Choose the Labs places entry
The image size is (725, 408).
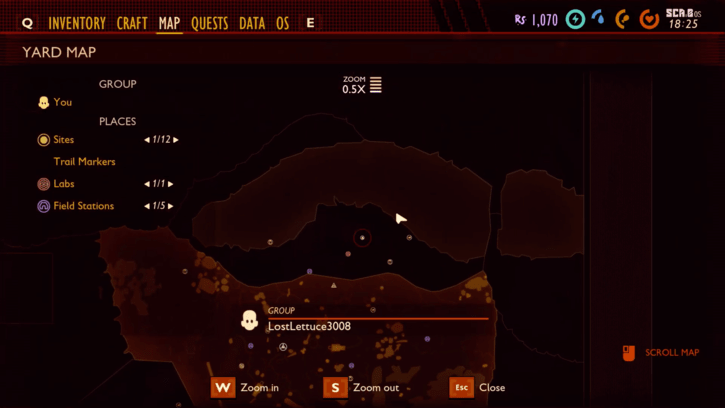64,184
